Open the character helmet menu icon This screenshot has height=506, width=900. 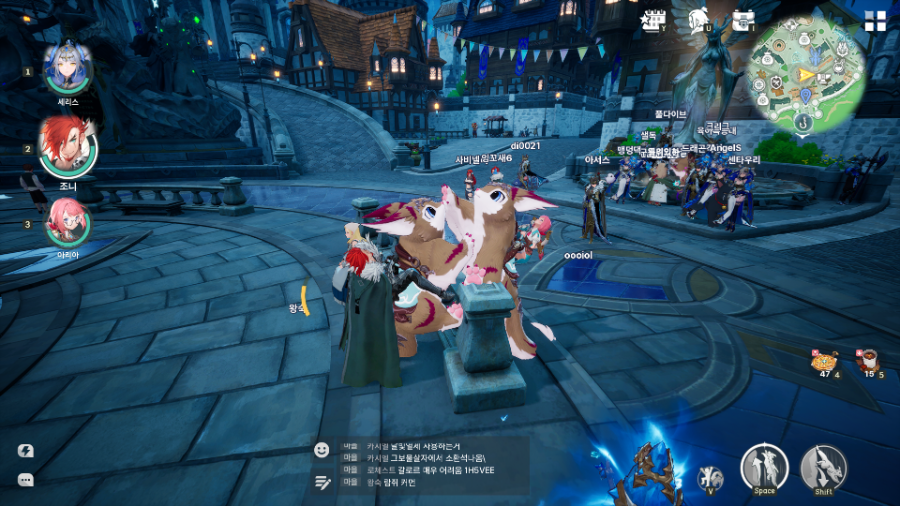tap(700, 19)
